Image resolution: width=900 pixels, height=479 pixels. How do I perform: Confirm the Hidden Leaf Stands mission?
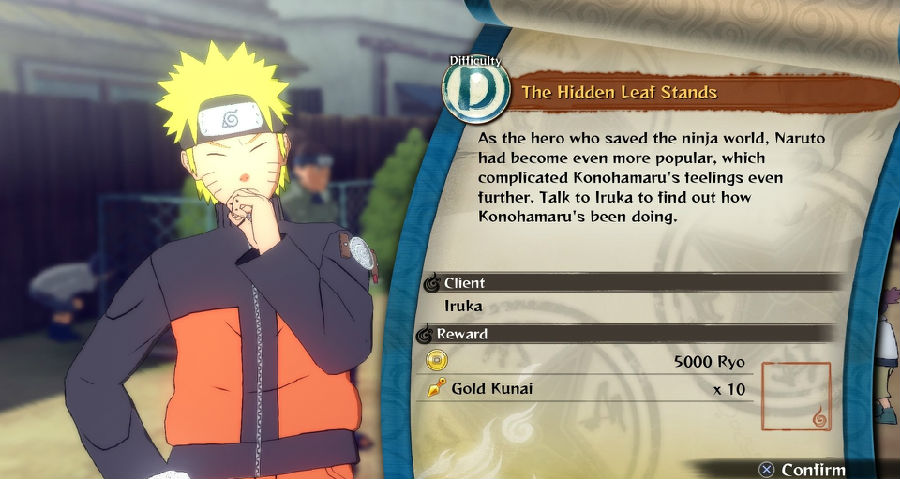(803, 468)
